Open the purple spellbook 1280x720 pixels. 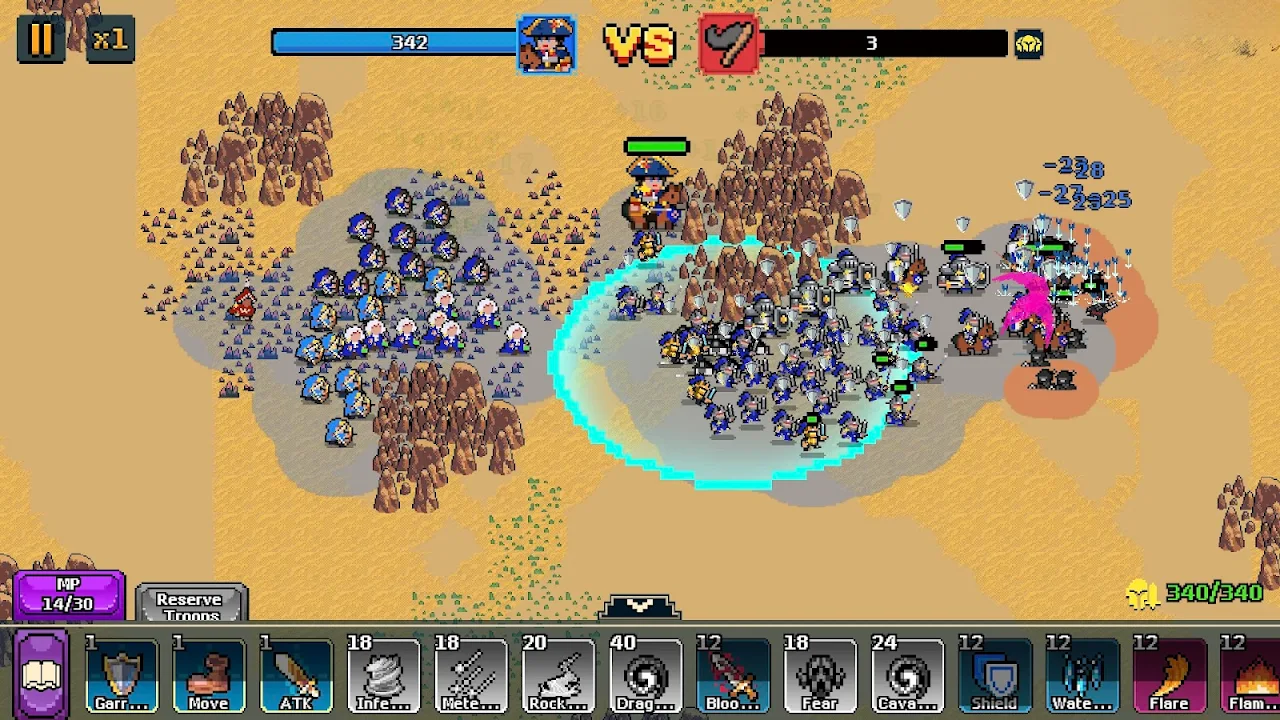(x=41, y=675)
